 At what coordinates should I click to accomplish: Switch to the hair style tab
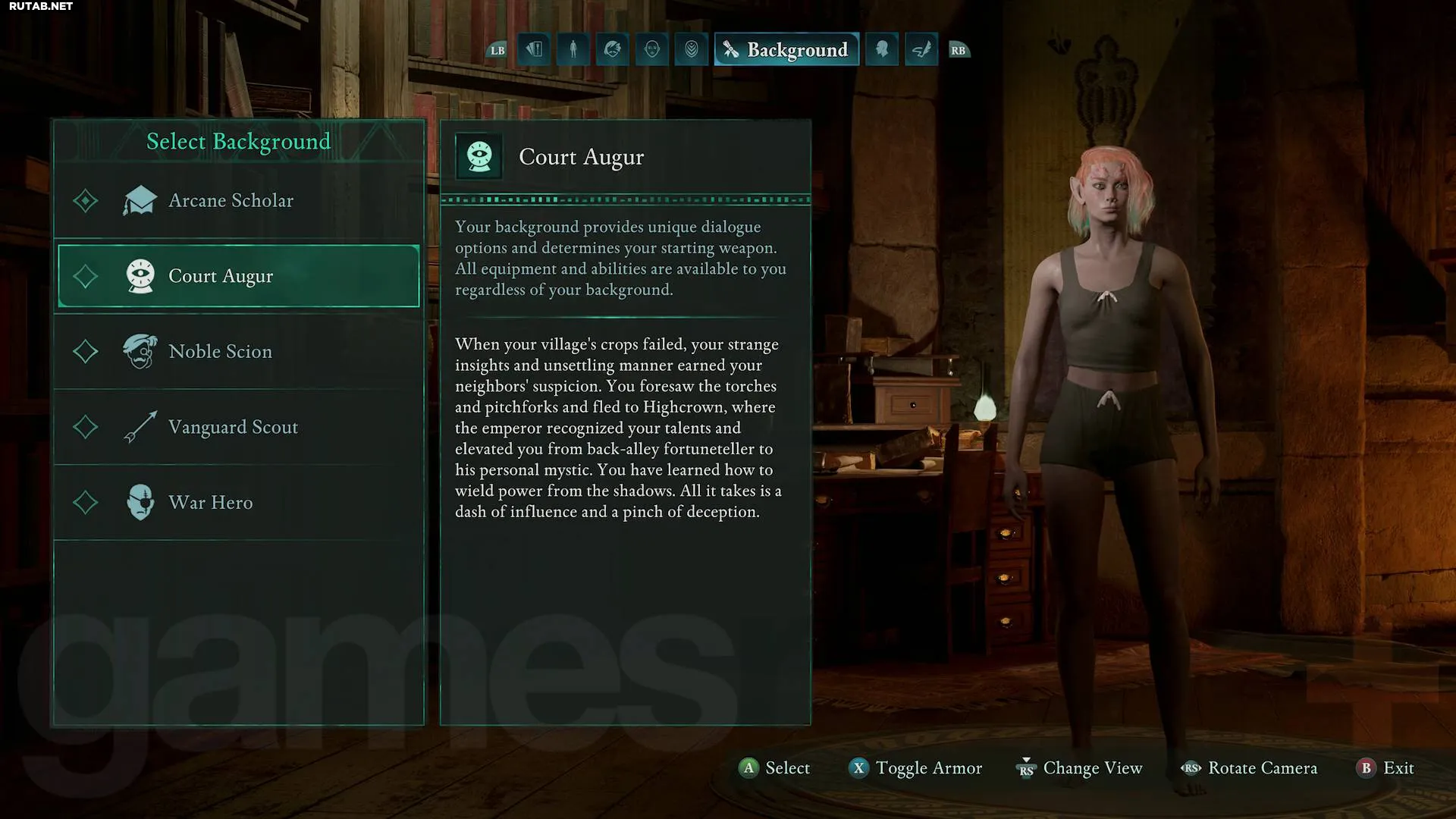tap(613, 50)
